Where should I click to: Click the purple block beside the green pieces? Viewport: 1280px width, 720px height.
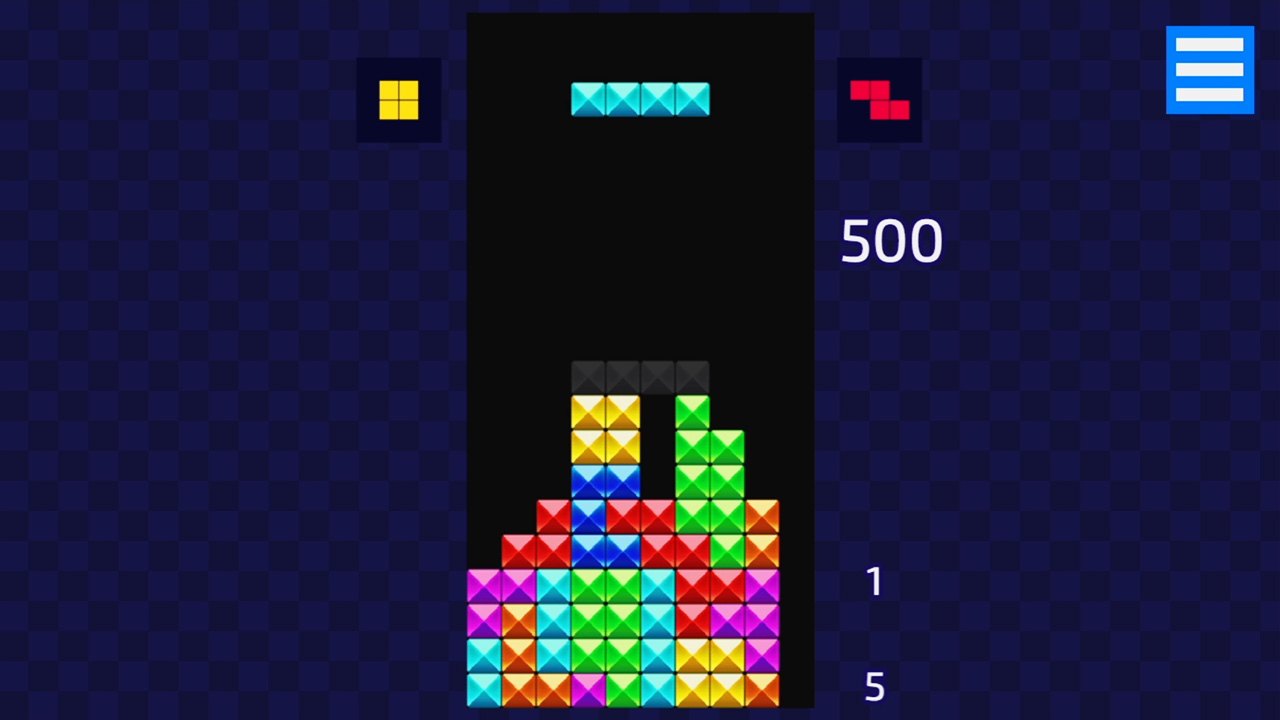point(762,585)
